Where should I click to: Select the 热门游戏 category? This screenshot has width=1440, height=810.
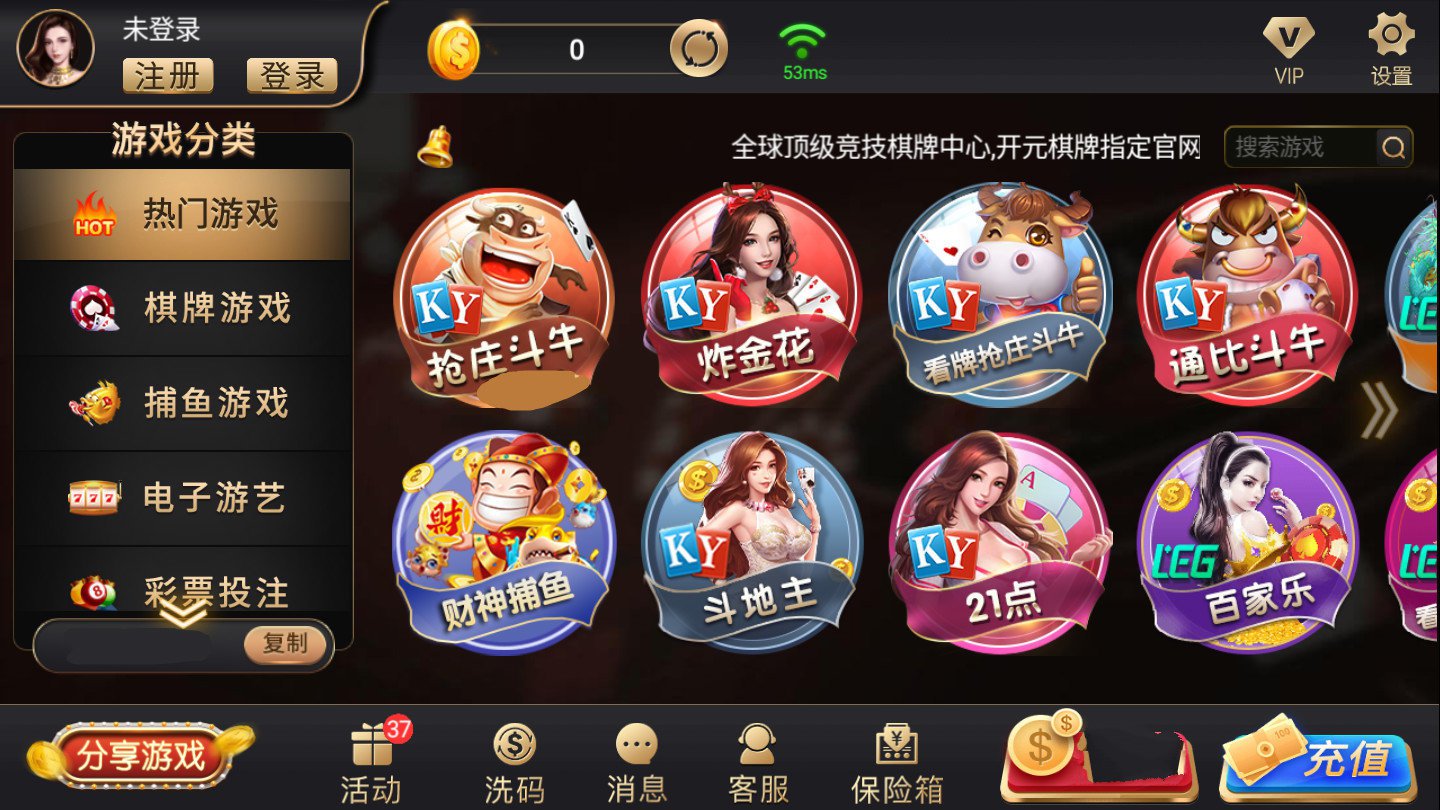tap(183, 214)
